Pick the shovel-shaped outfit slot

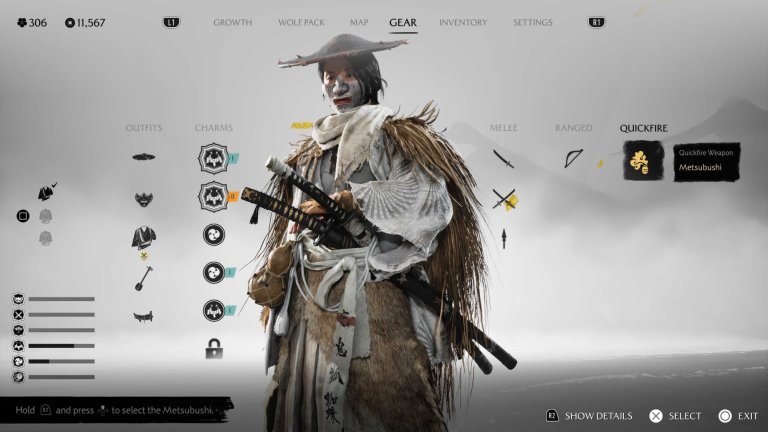point(144,277)
